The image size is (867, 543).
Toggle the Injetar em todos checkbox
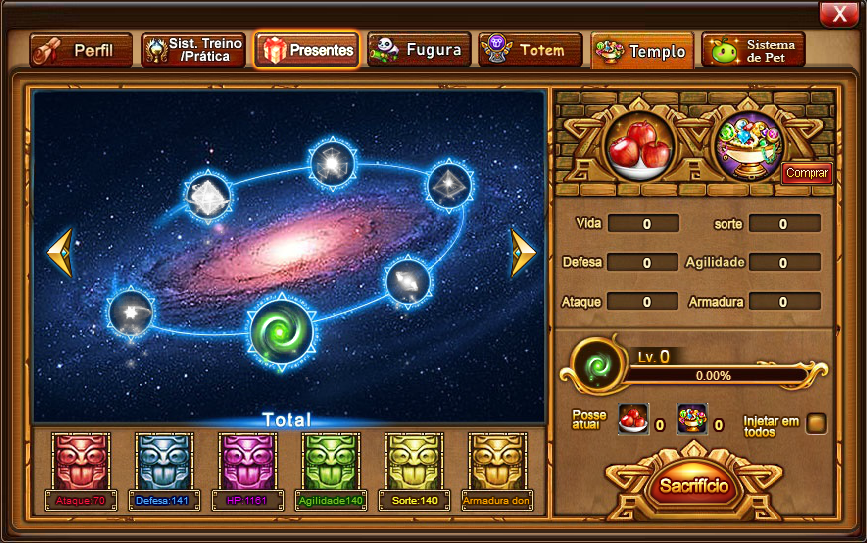(816, 423)
